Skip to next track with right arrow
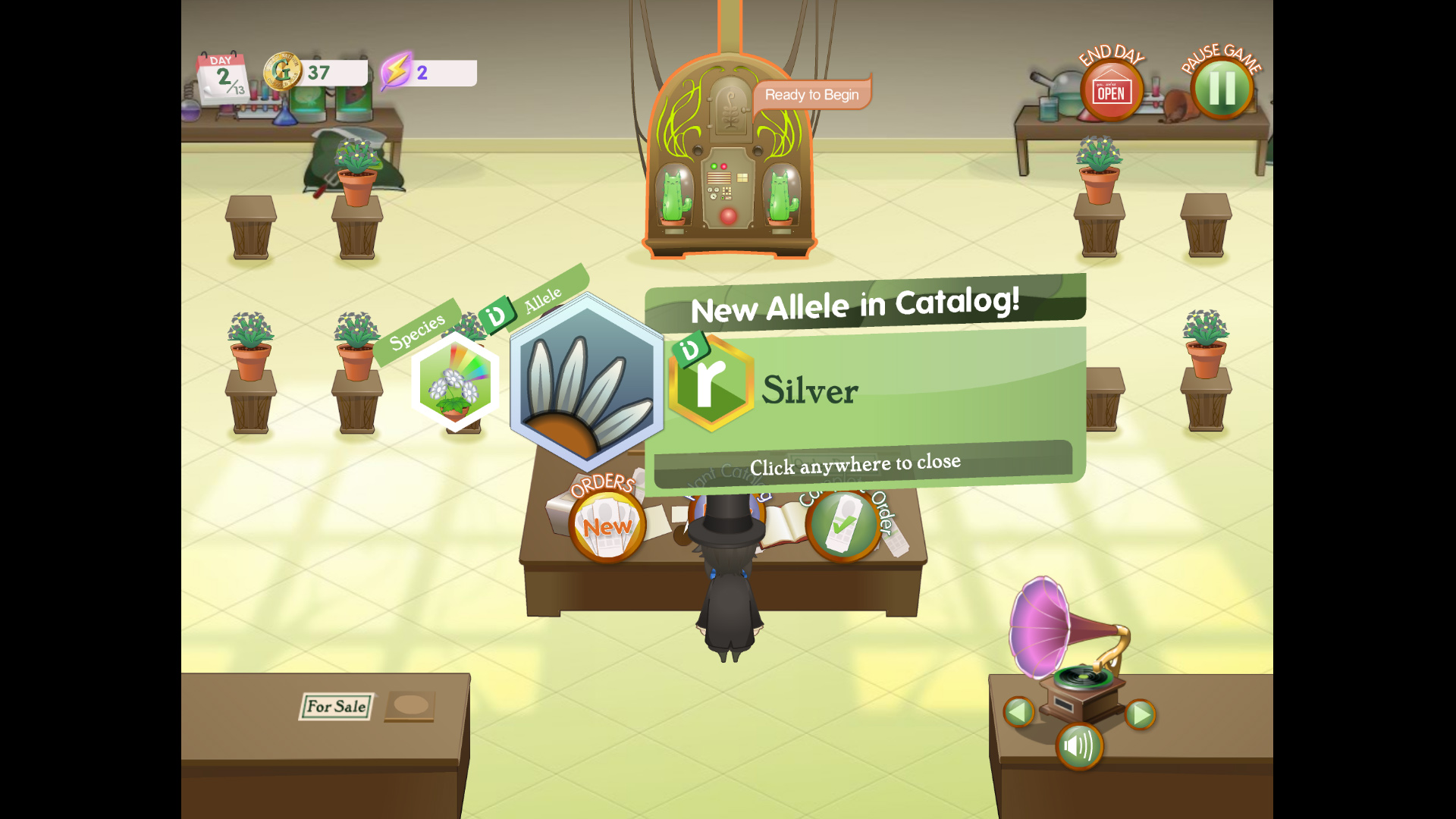This screenshot has height=819, width=1456. click(x=1140, y=713)
